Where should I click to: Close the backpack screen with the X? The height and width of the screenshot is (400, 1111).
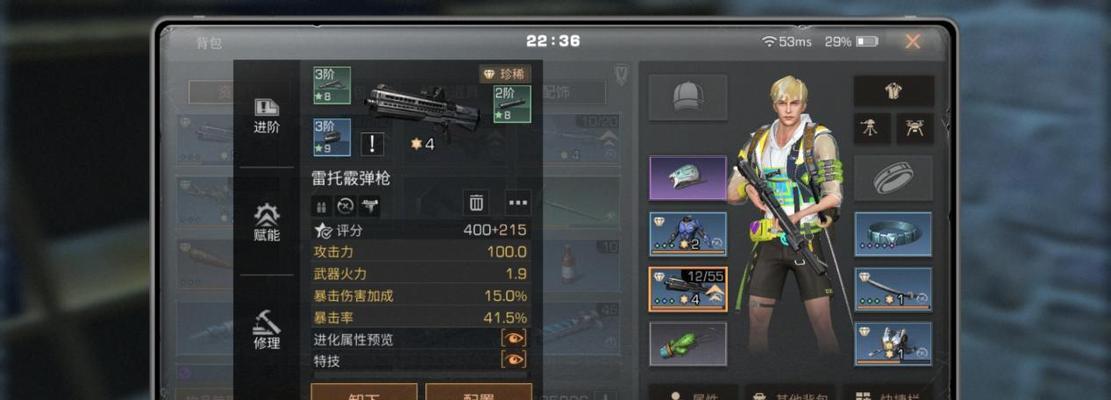pyautogui.click(x=912, y=41)
